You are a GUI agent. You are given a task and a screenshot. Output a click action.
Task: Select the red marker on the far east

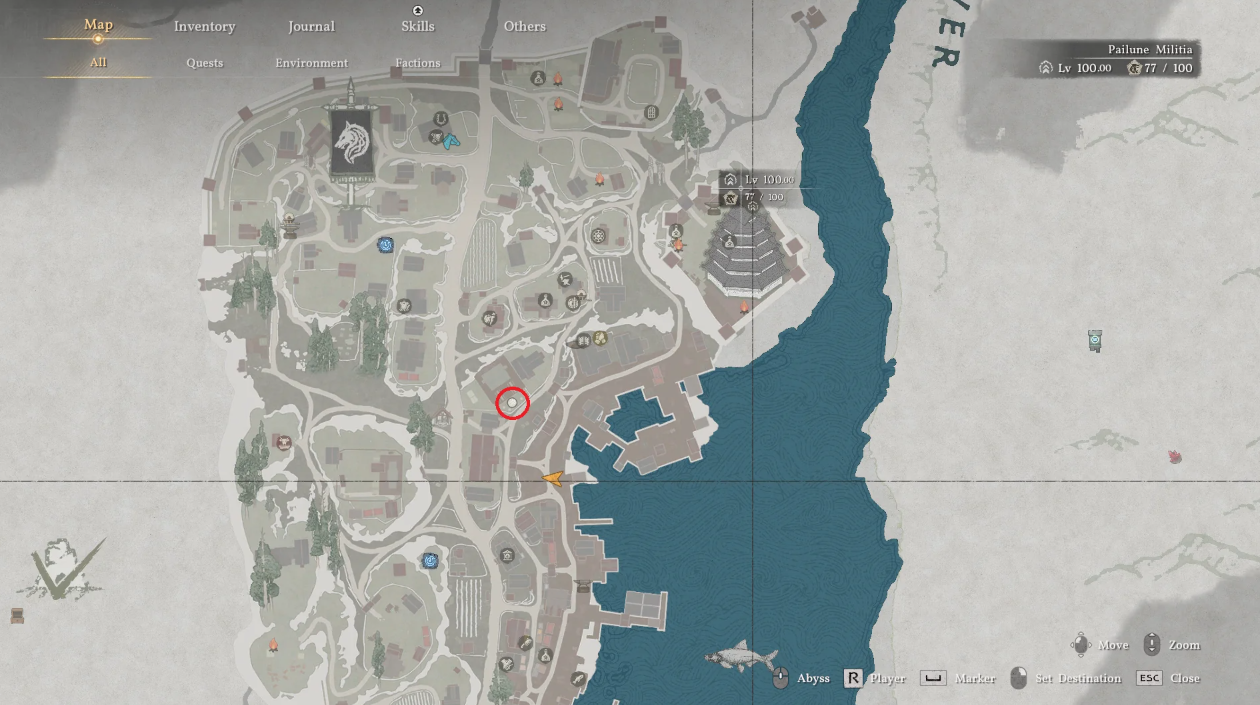pos(1175,457)
